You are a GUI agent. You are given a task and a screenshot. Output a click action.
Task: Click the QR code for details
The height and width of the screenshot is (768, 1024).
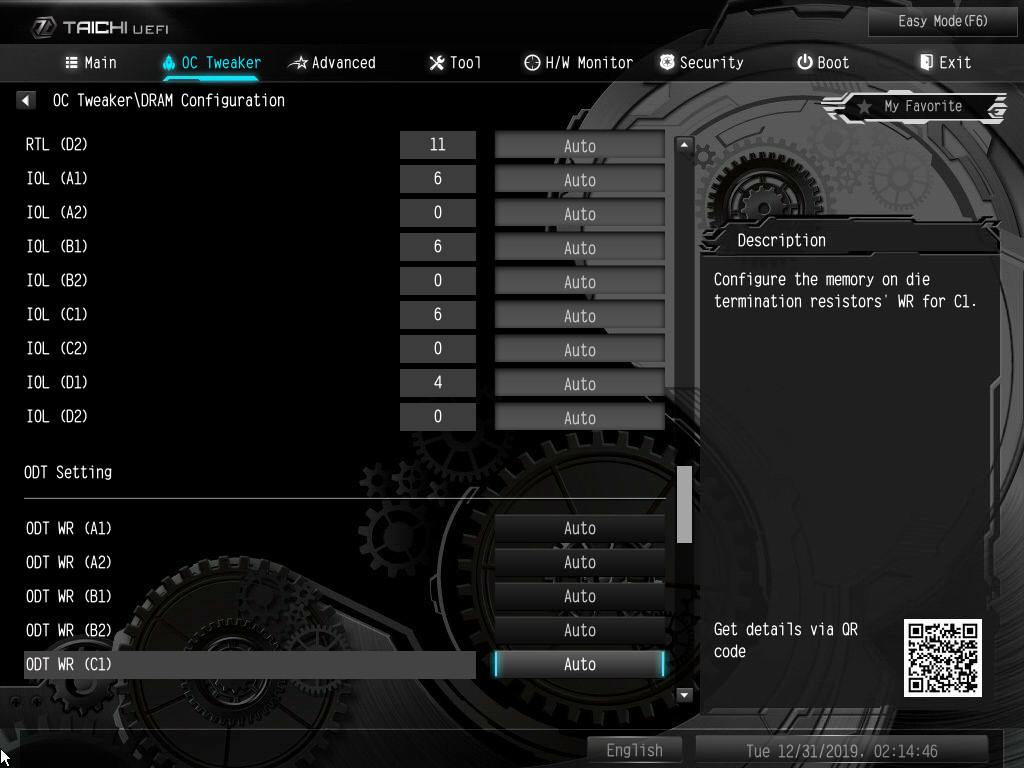[942, 657]
